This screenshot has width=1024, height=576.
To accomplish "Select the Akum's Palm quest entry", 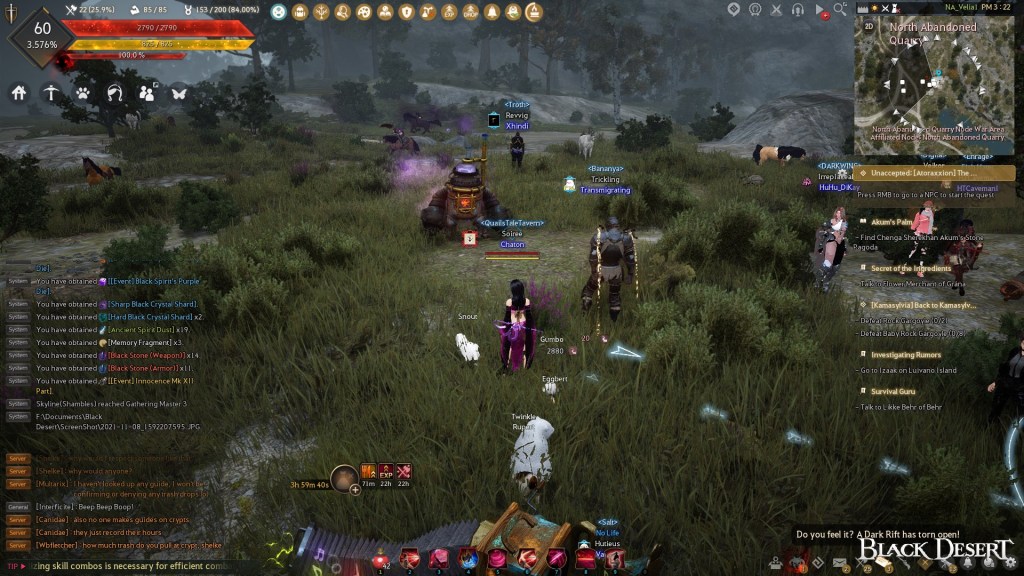I will (x=892, y=221).
